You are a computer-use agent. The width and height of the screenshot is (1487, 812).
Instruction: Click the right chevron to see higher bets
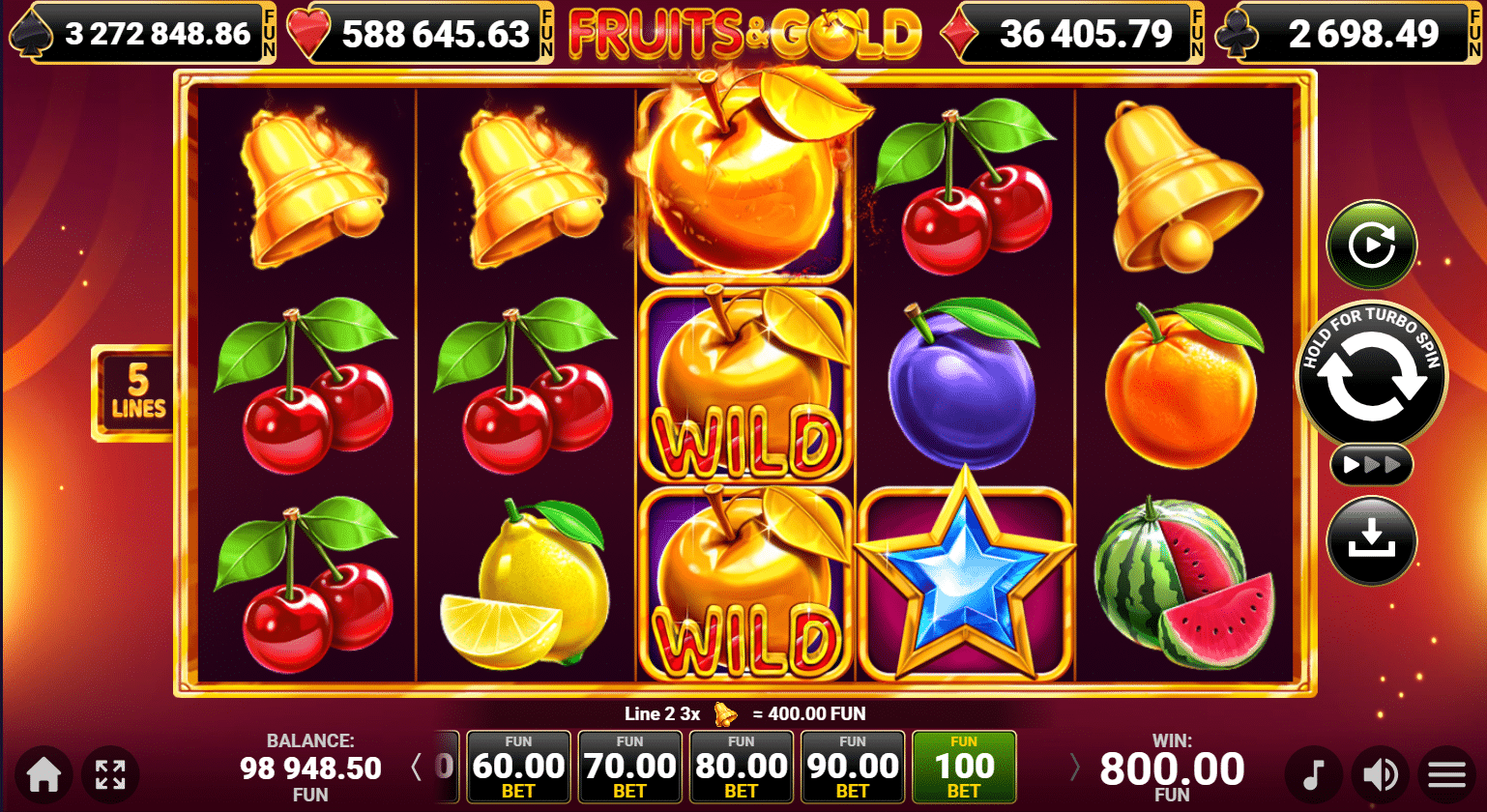tap(1076, 767)
